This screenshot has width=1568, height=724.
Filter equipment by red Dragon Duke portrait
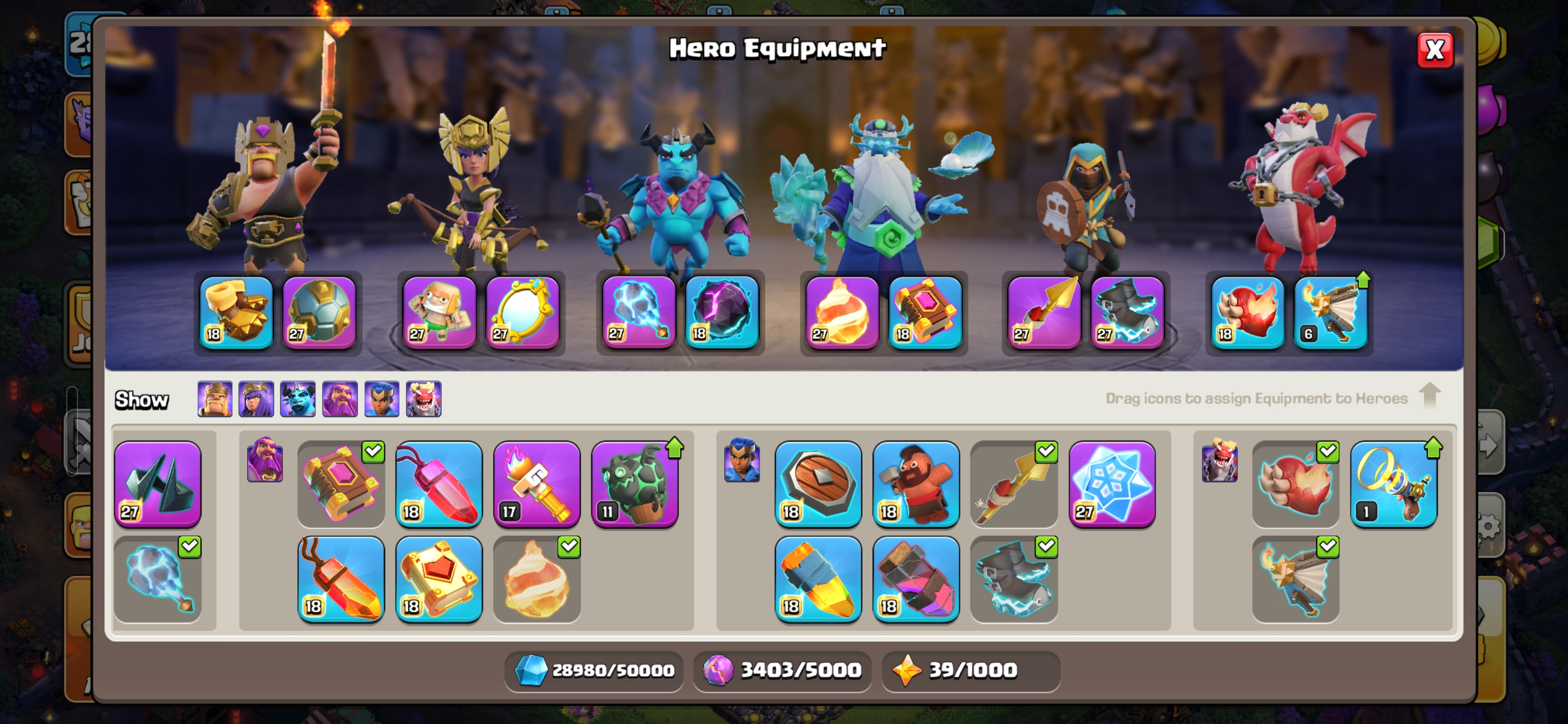[x=424, y=399]
